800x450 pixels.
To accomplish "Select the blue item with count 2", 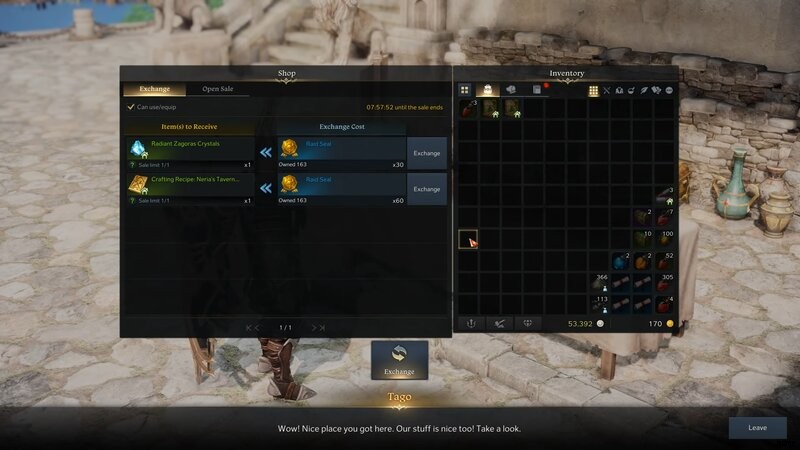I will 620,262.
